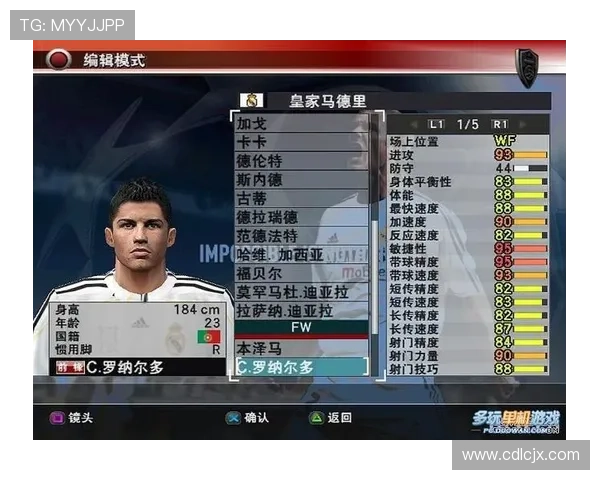The image size is (600, 480).
Task: Select 德伦特 in the squad list
Action: coord(302,161)
